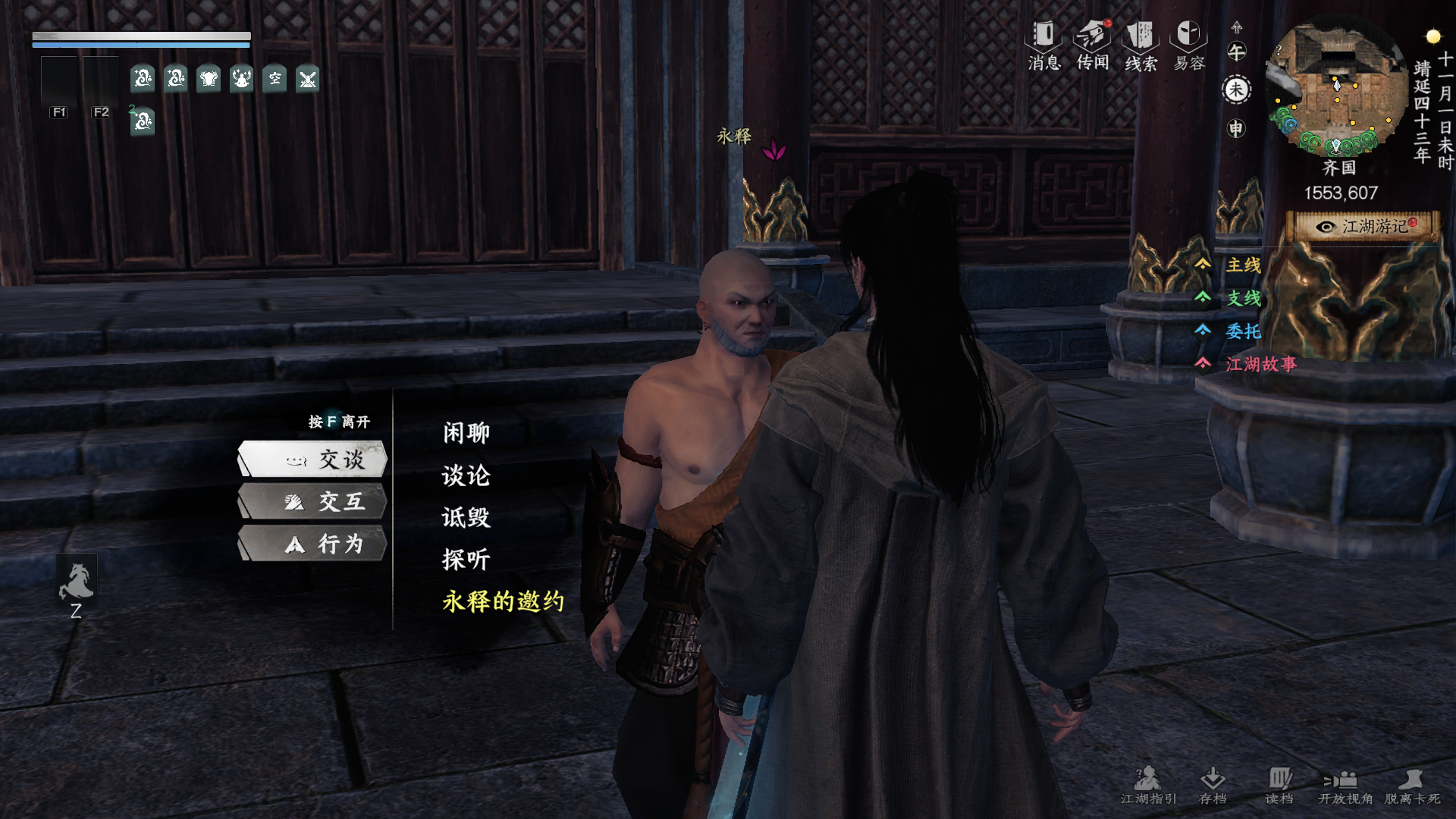1456x819 pixels.
Task: Open the 行为 behavior tab
Action: pyautogui.click(x=313, y=544)
